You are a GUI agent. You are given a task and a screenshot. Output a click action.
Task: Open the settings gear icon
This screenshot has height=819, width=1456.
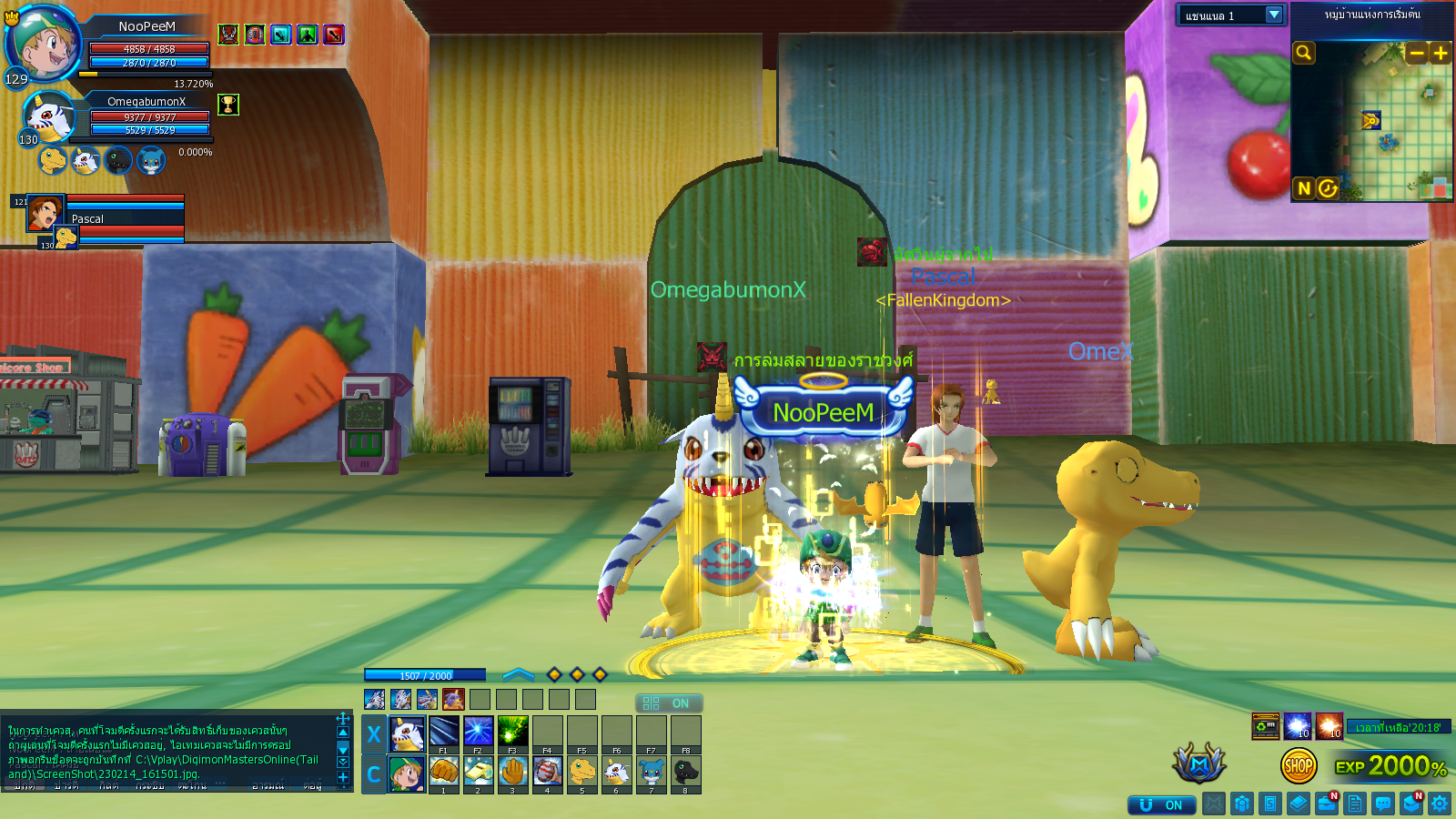pos(1439,804)
